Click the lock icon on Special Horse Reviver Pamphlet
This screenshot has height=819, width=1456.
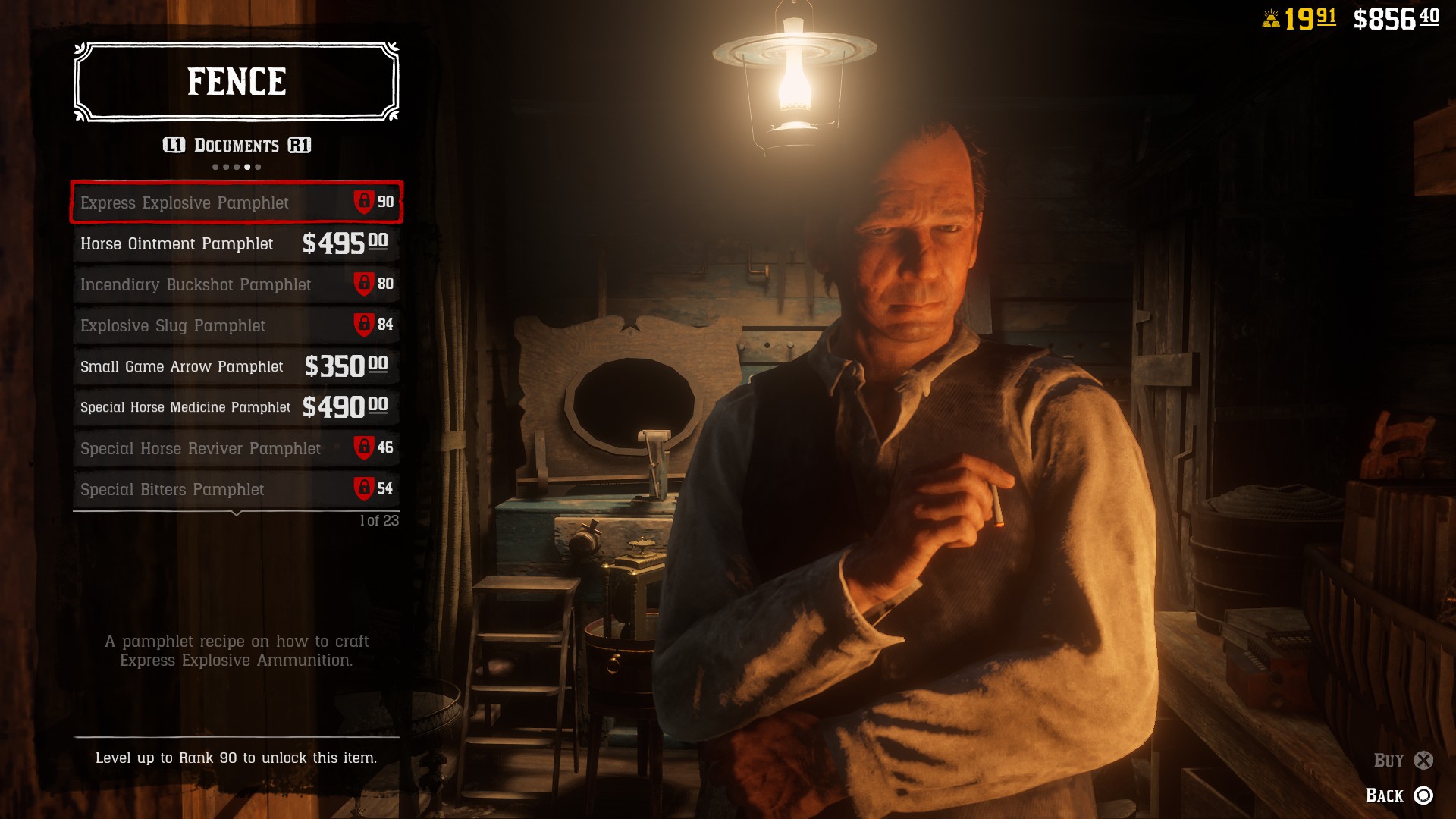(x=365, y=448)
